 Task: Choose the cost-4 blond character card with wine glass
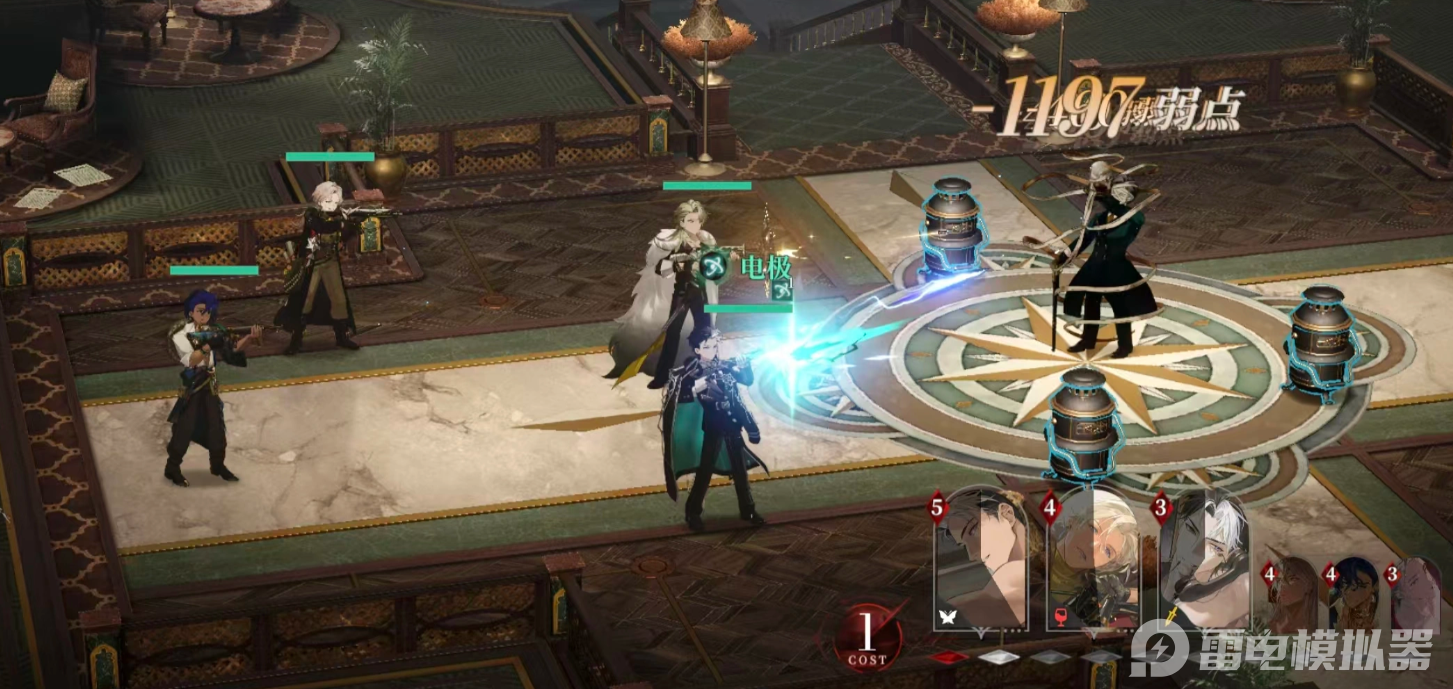point(1094,561)
